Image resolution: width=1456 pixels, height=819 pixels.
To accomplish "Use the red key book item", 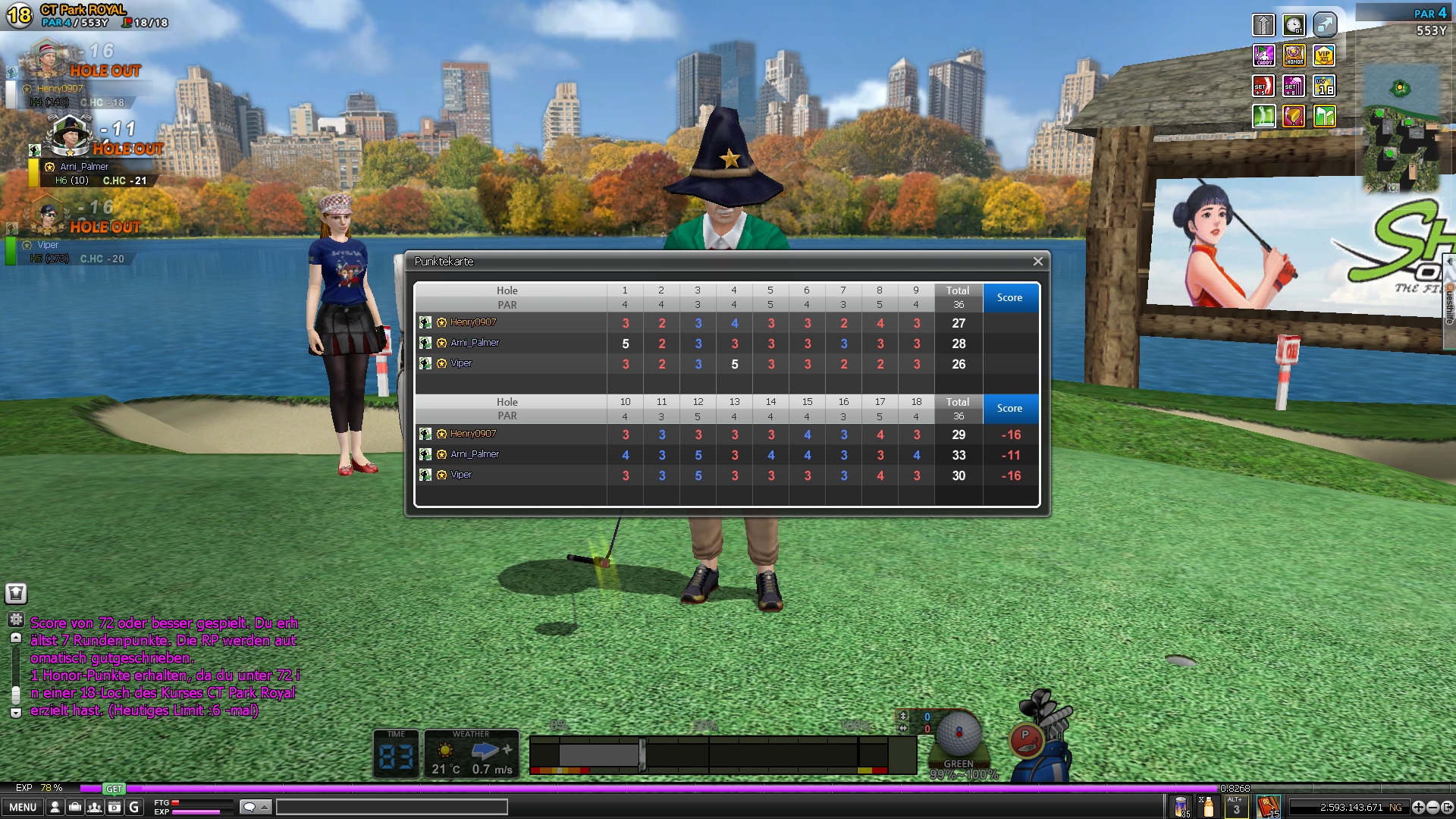I will [x=1268, y=806].
